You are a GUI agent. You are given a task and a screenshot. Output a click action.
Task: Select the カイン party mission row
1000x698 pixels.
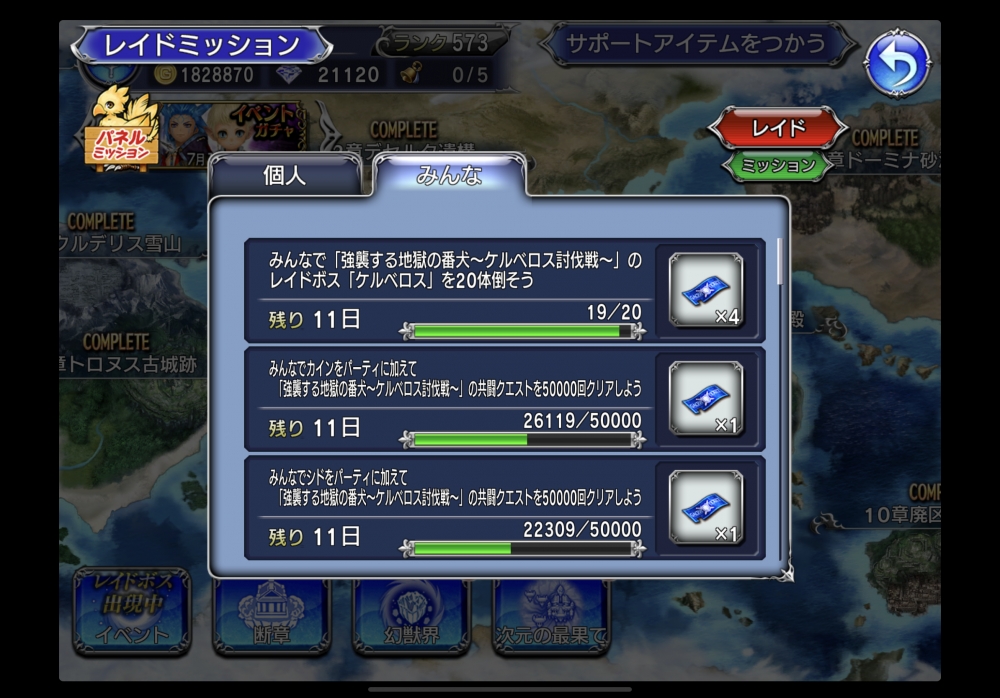point(450,398)
